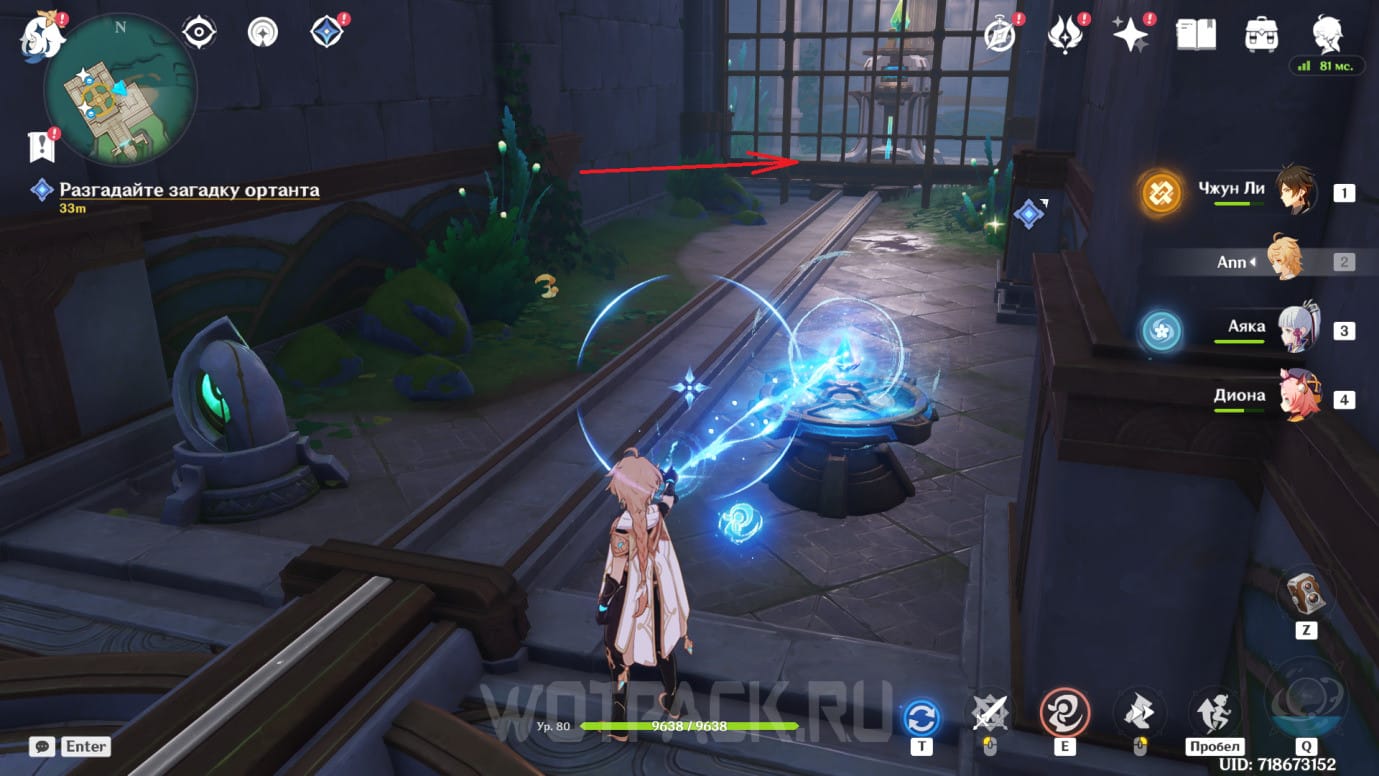Click the crossed swords attack icon
Screen dimensions: 1379x776
pyautogui.click(x=990, y=713)
